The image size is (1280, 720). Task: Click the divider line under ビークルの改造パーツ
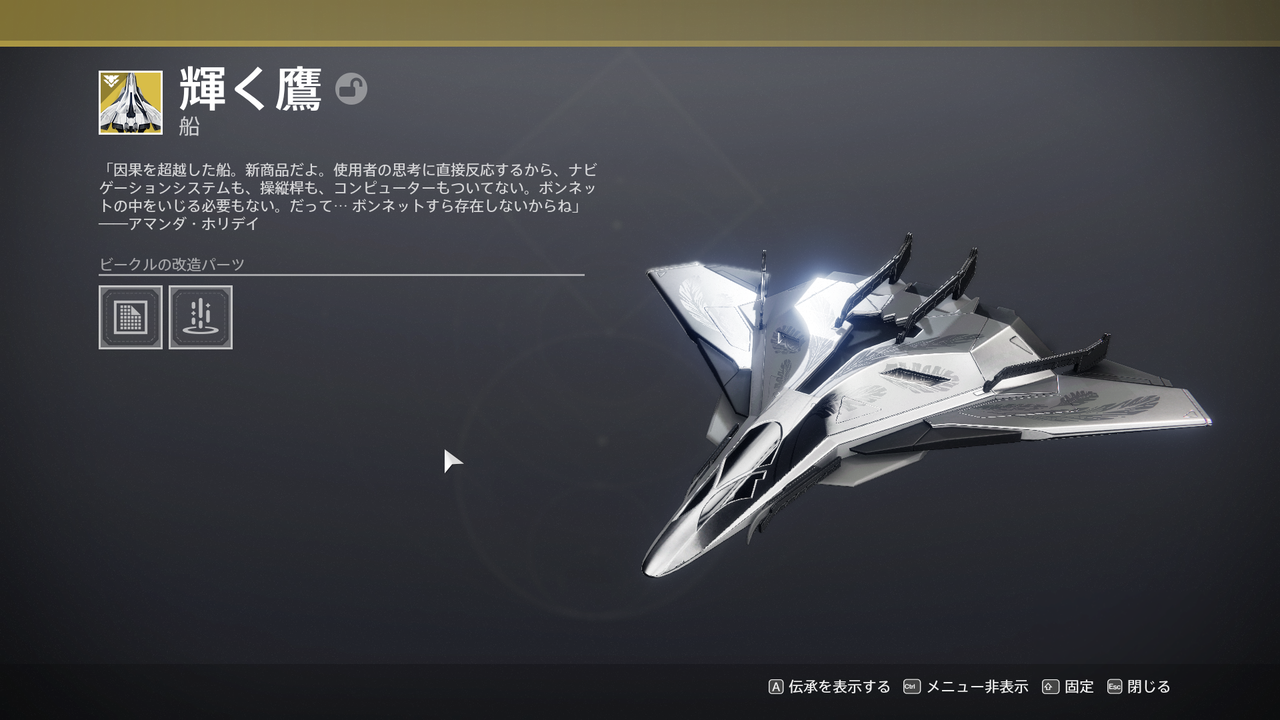(340, 276)
